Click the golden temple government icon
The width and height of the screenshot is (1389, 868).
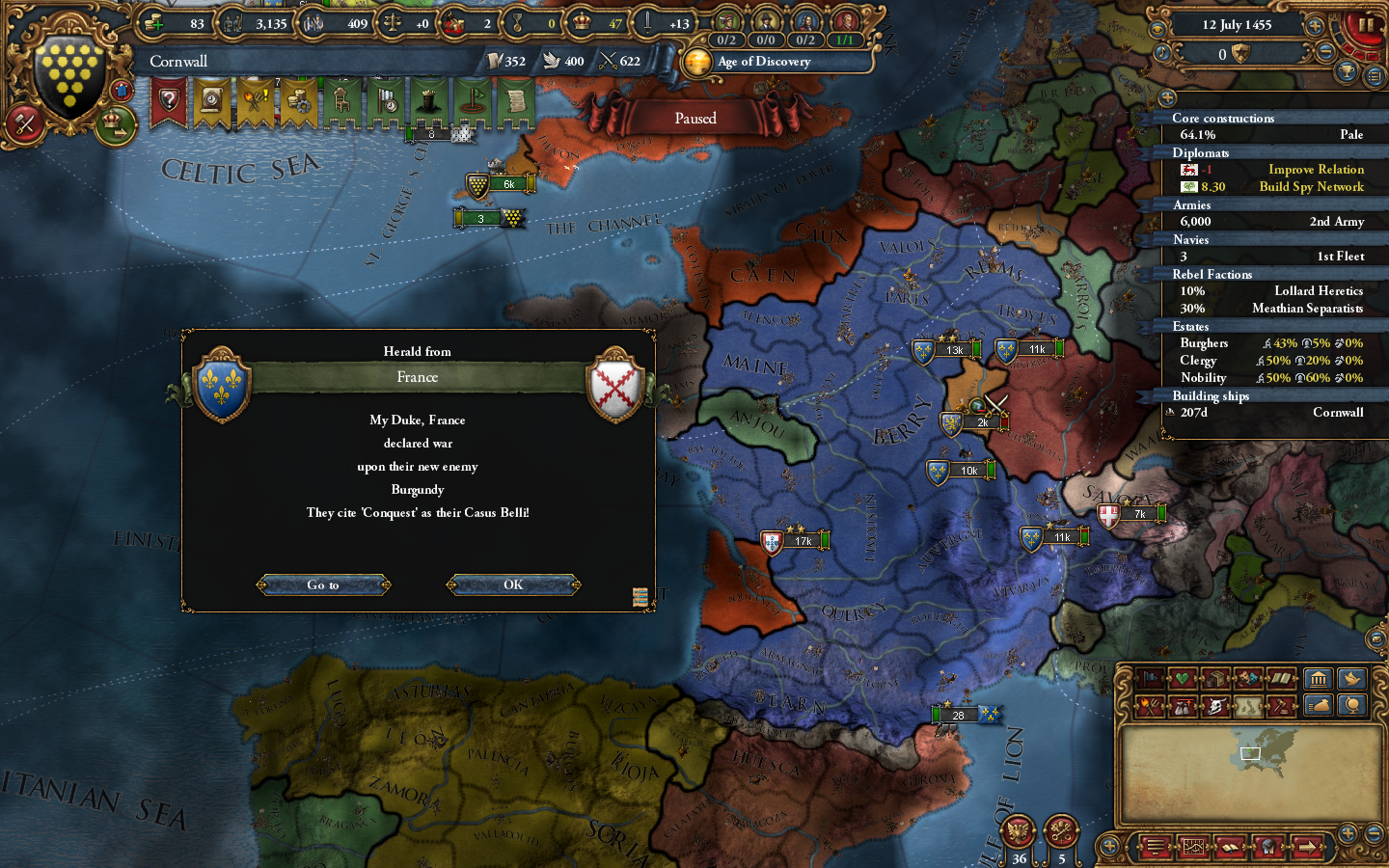[1320, 678]
